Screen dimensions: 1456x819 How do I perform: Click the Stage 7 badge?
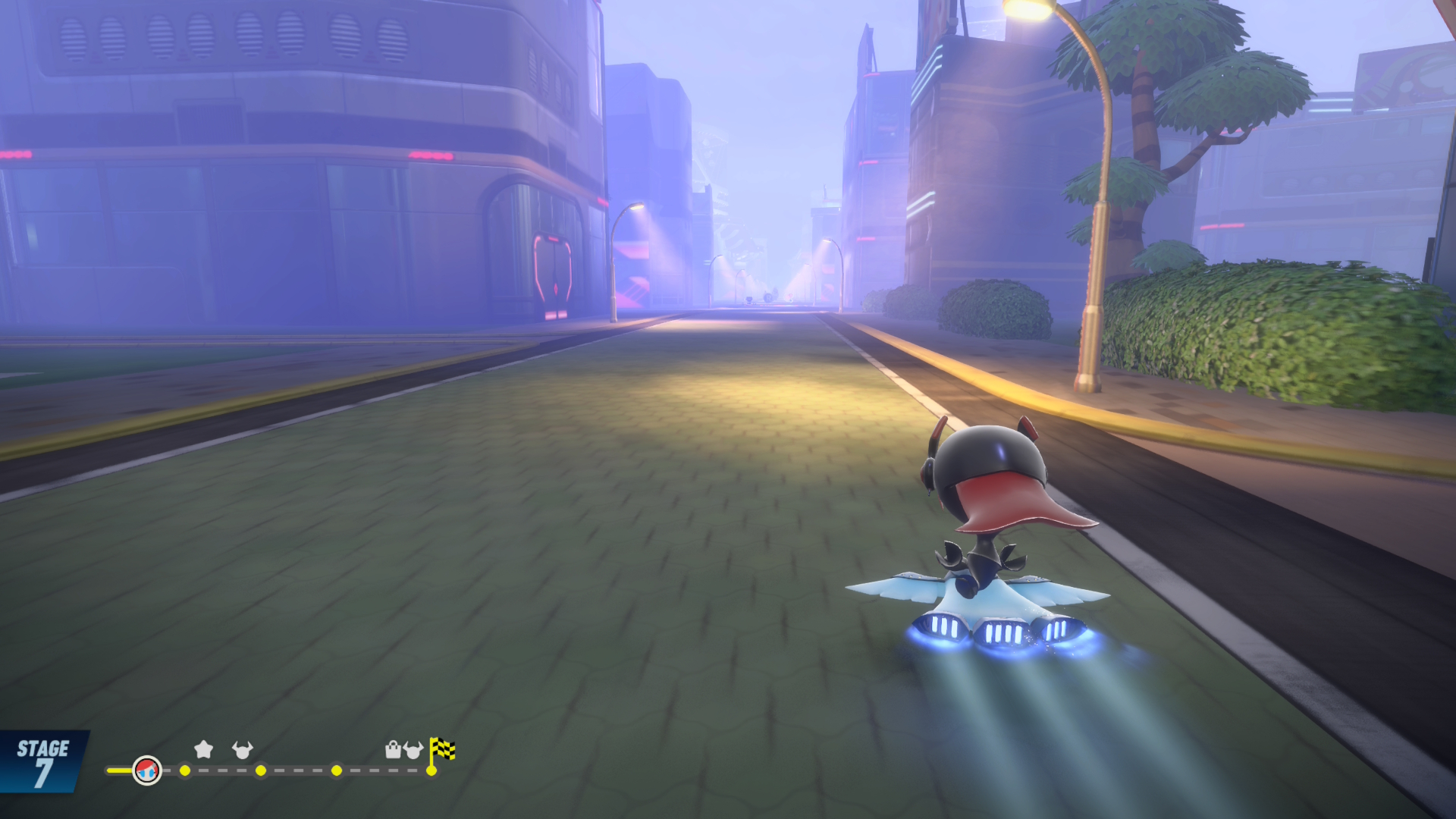[42, 762]
